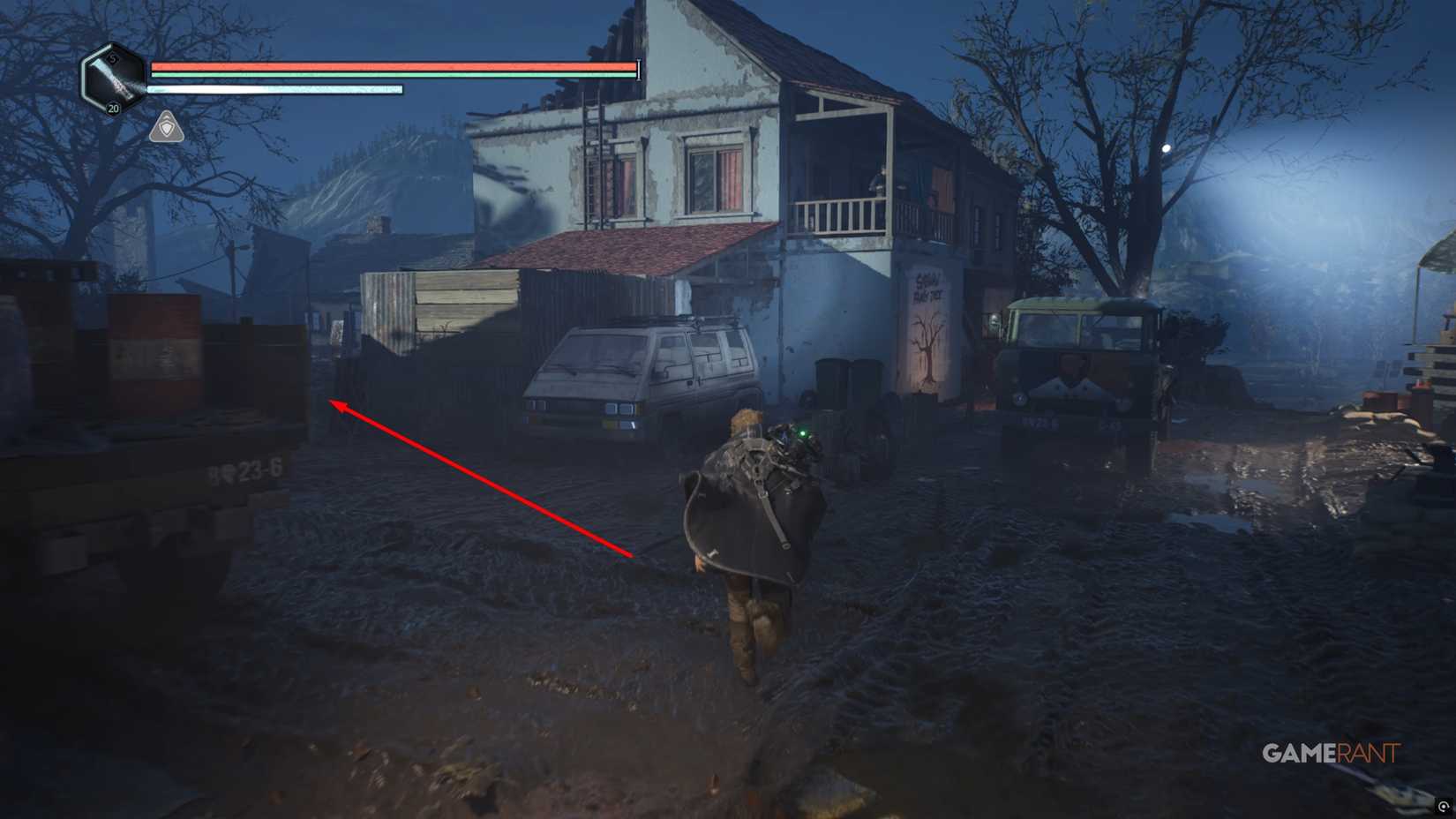The height and width of the screenshot is (819, 1456).
Task: Click the white stamina bar
Action: click(274, 88)
